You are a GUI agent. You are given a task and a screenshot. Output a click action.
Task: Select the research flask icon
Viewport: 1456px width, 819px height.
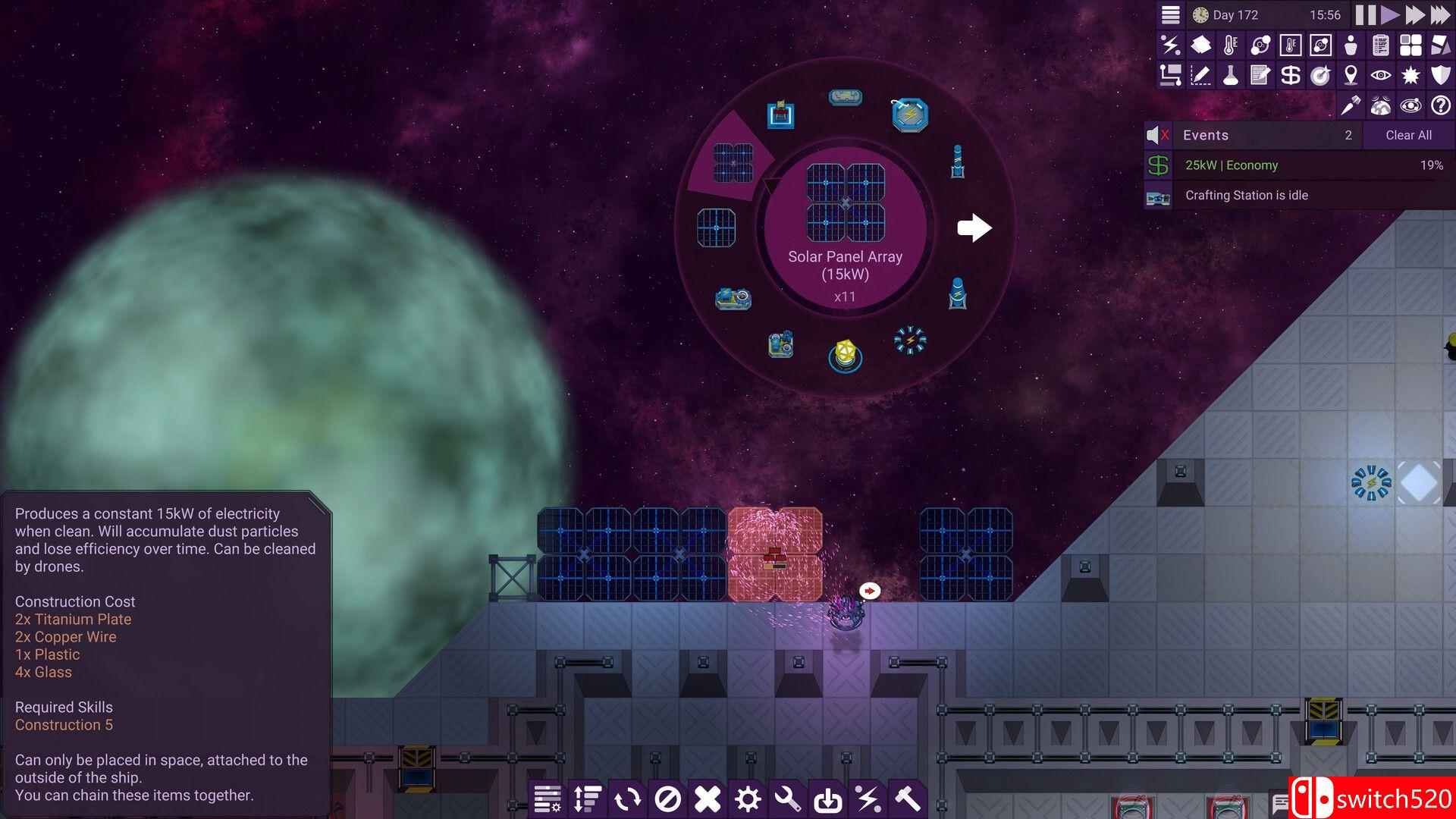tap(1230, 74)
